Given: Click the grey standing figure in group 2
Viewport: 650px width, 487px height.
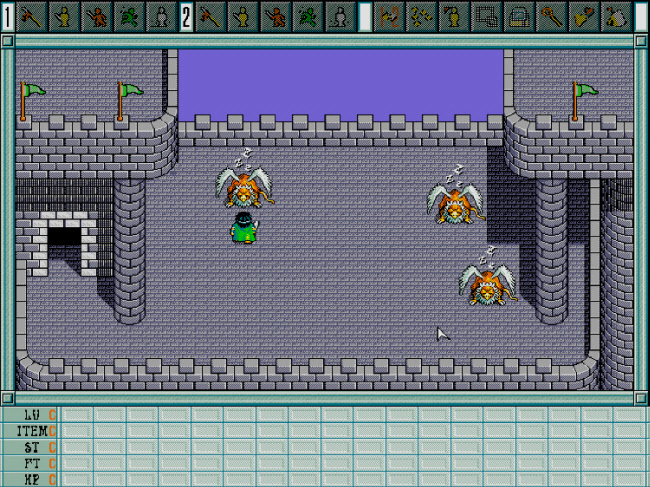Looking at the screenshot, I should click(x=339, y=16).
